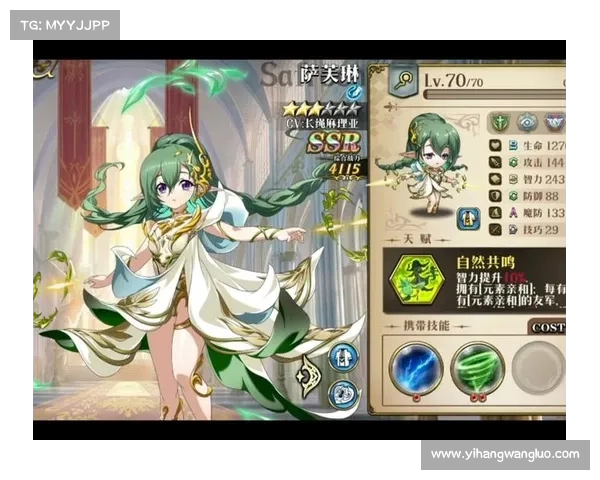
Task: Open the hexagonal Natural Resonance talent
Action: pyautogui.click(x=417, y=280)
